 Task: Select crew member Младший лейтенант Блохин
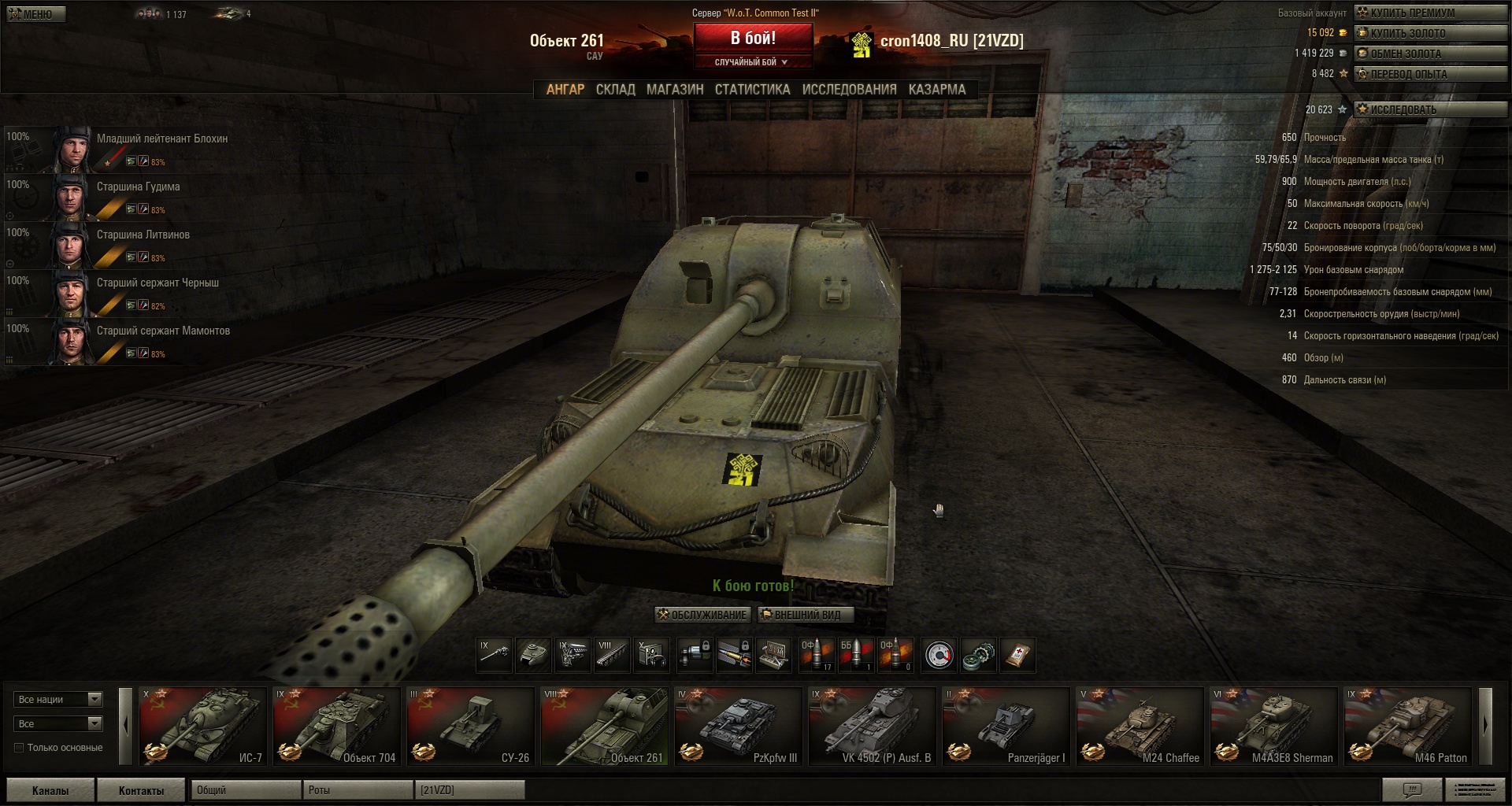(161, 139)
